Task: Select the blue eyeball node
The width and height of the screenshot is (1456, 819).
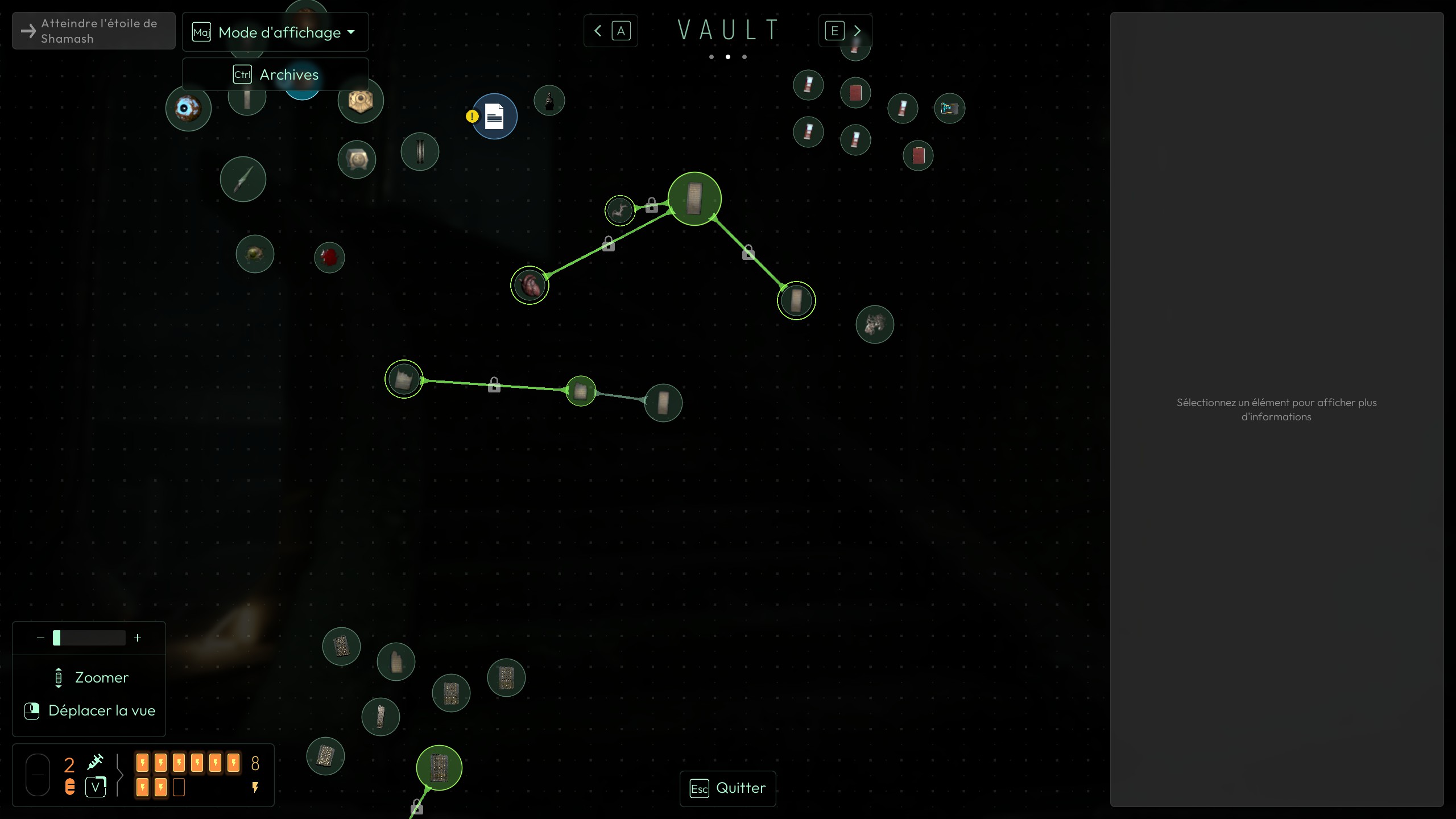Action: point(188,108)
